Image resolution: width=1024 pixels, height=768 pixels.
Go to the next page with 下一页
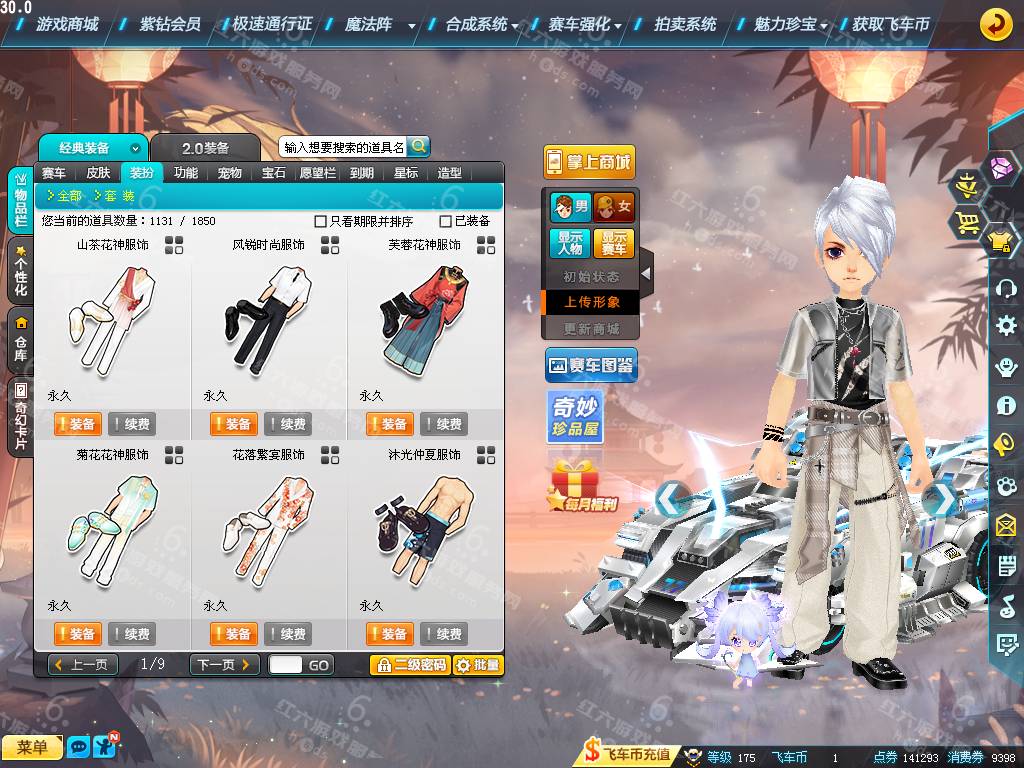point(224,665)
